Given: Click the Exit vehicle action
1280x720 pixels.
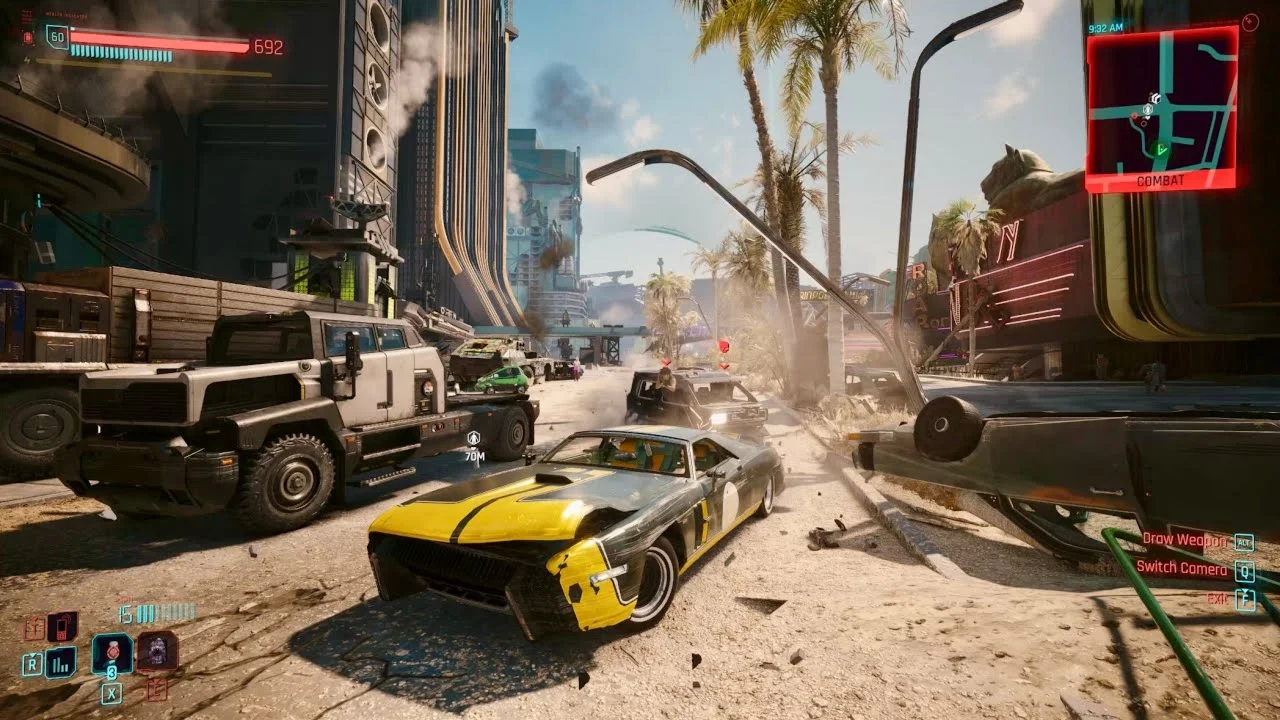Looking at the screenshot, I should (1217, 599).
